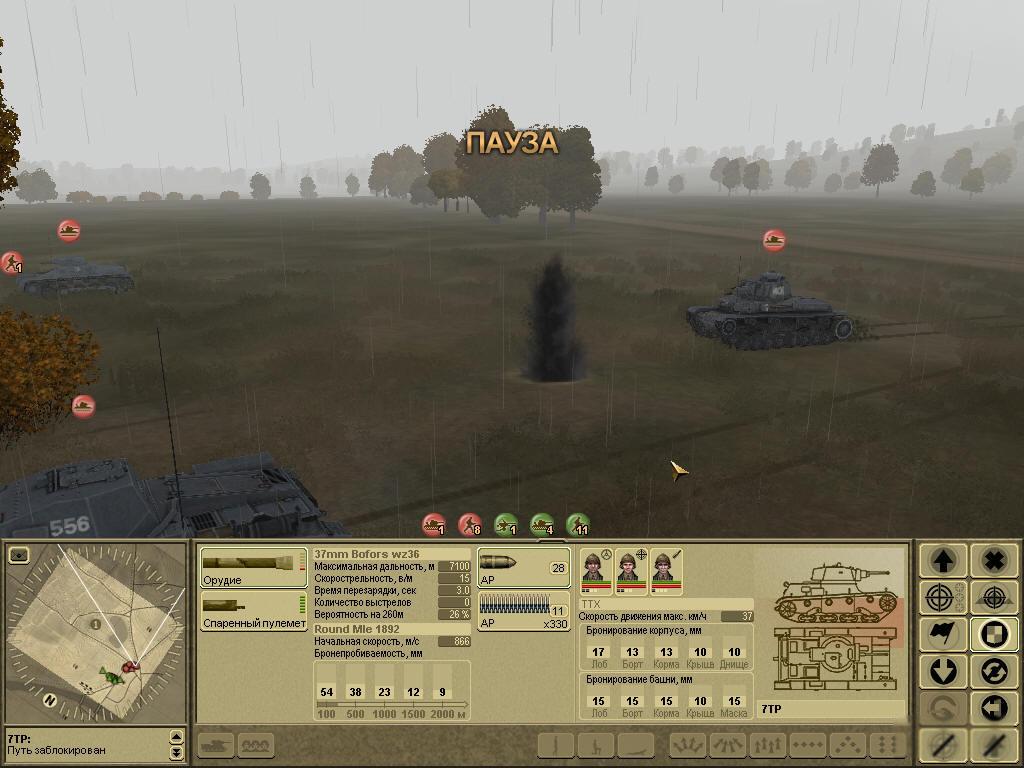Choose the AP machine gun belt ammo
Viewport: 1024px width, 768px height.
[x=523, y=609]
